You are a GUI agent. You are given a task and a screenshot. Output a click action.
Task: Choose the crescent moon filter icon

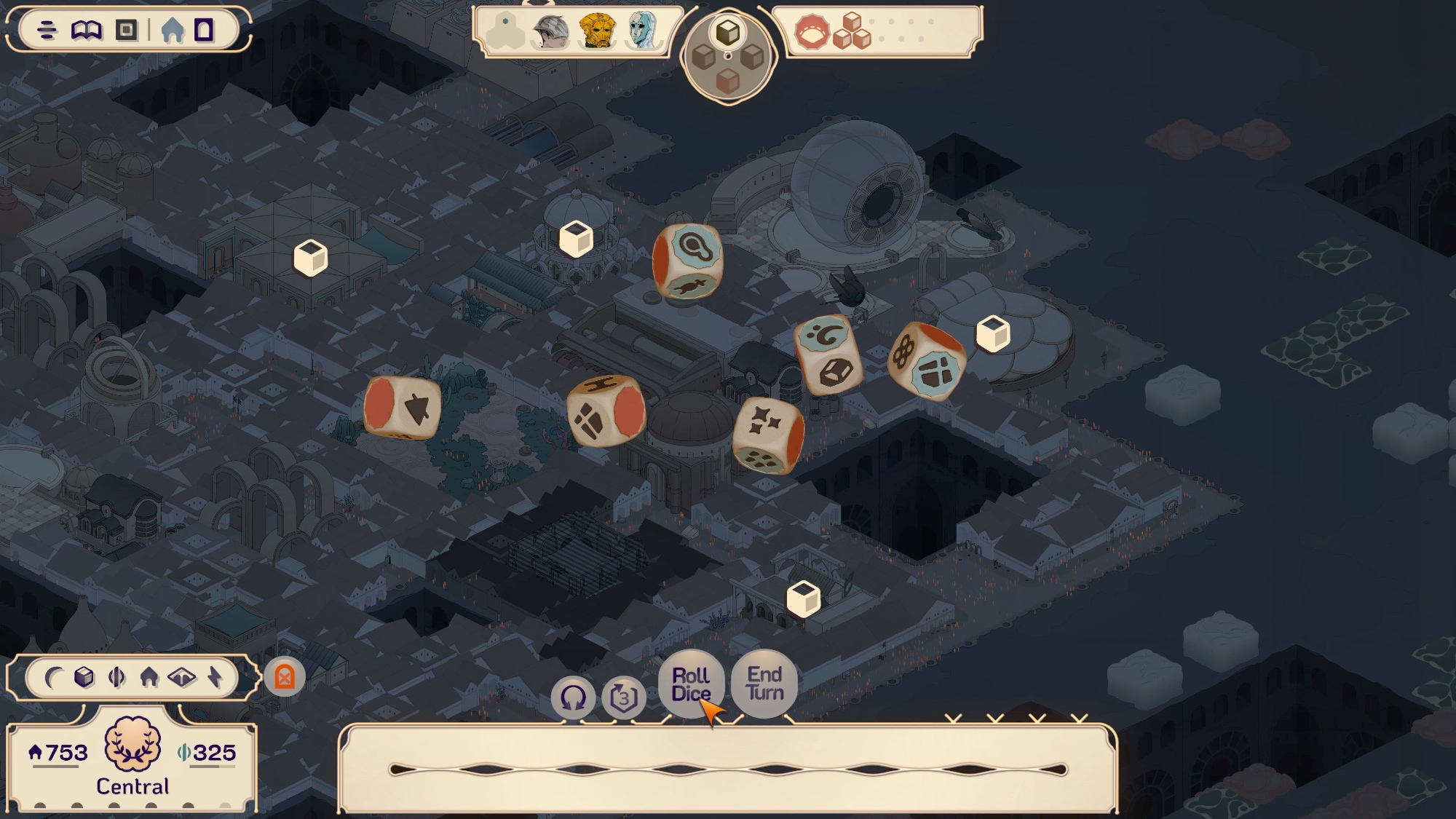click(52, 678)
